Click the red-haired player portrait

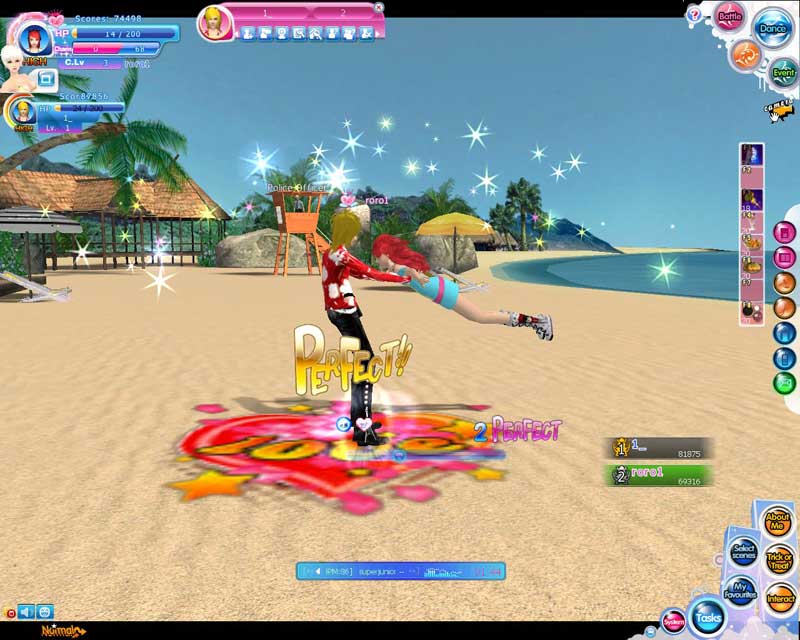34,38
